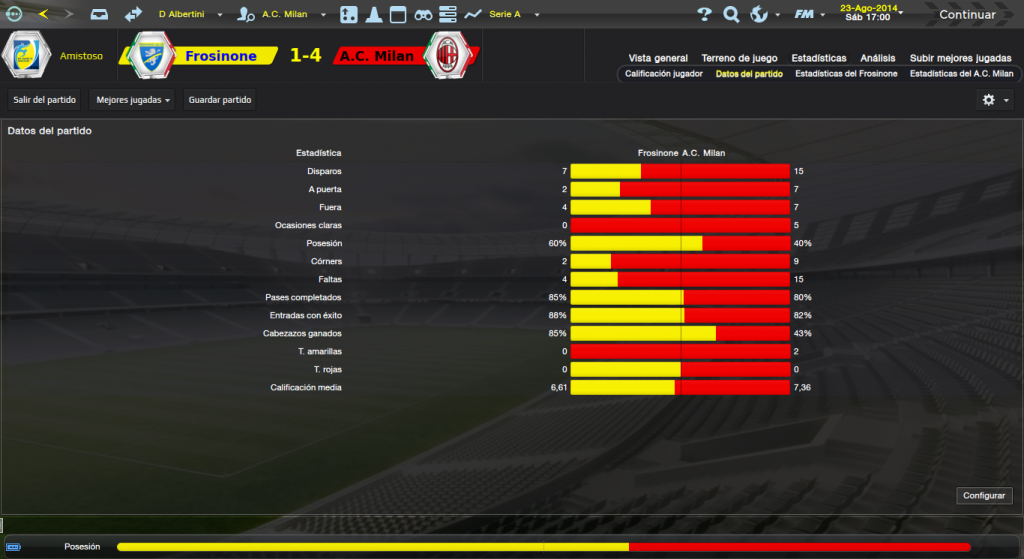Select Datos del partido subtab
The width and height of the screenshot is (1024, 559).
coord(749,74)
